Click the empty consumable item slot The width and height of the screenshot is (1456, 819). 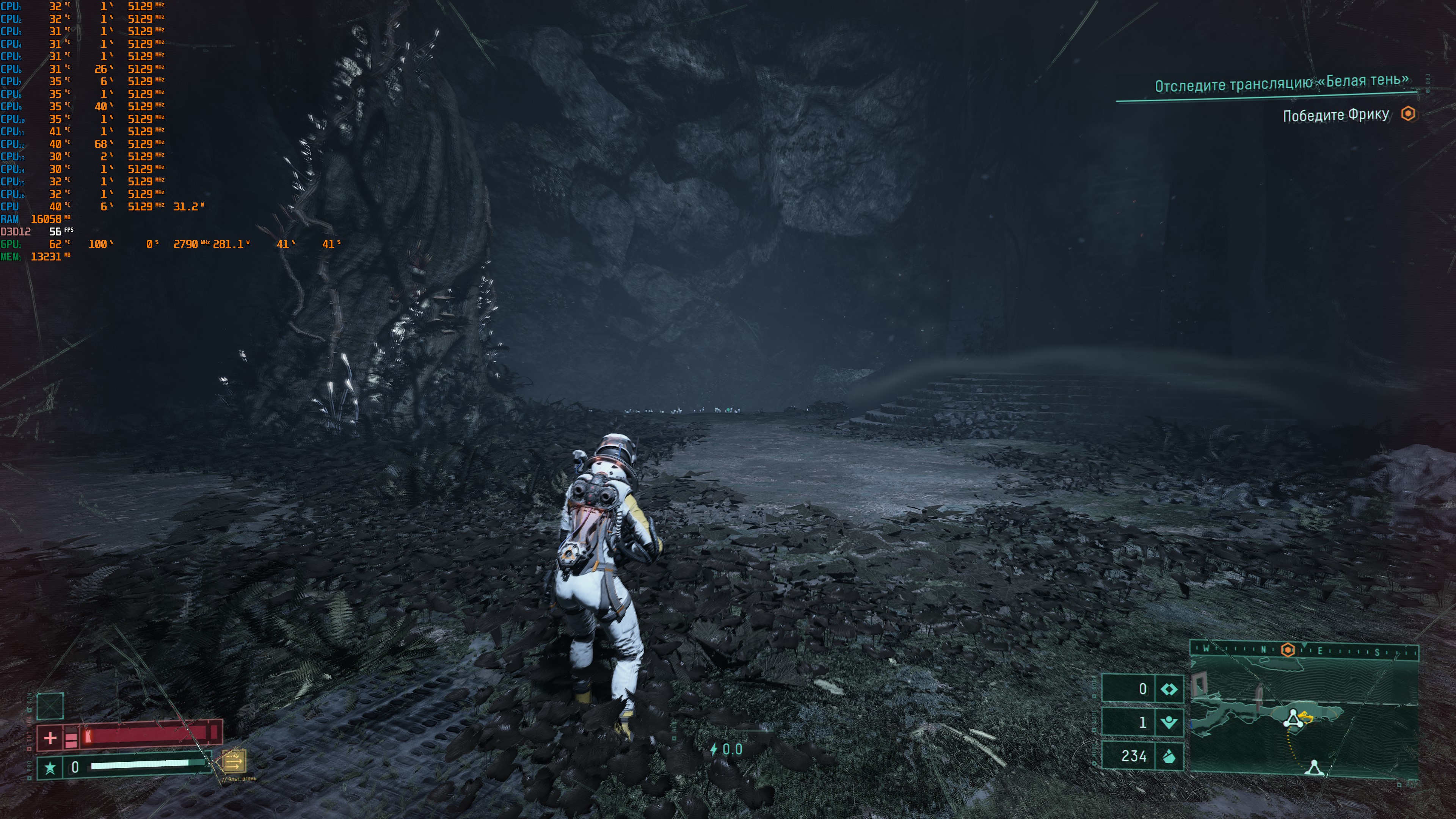pos(50,706)
